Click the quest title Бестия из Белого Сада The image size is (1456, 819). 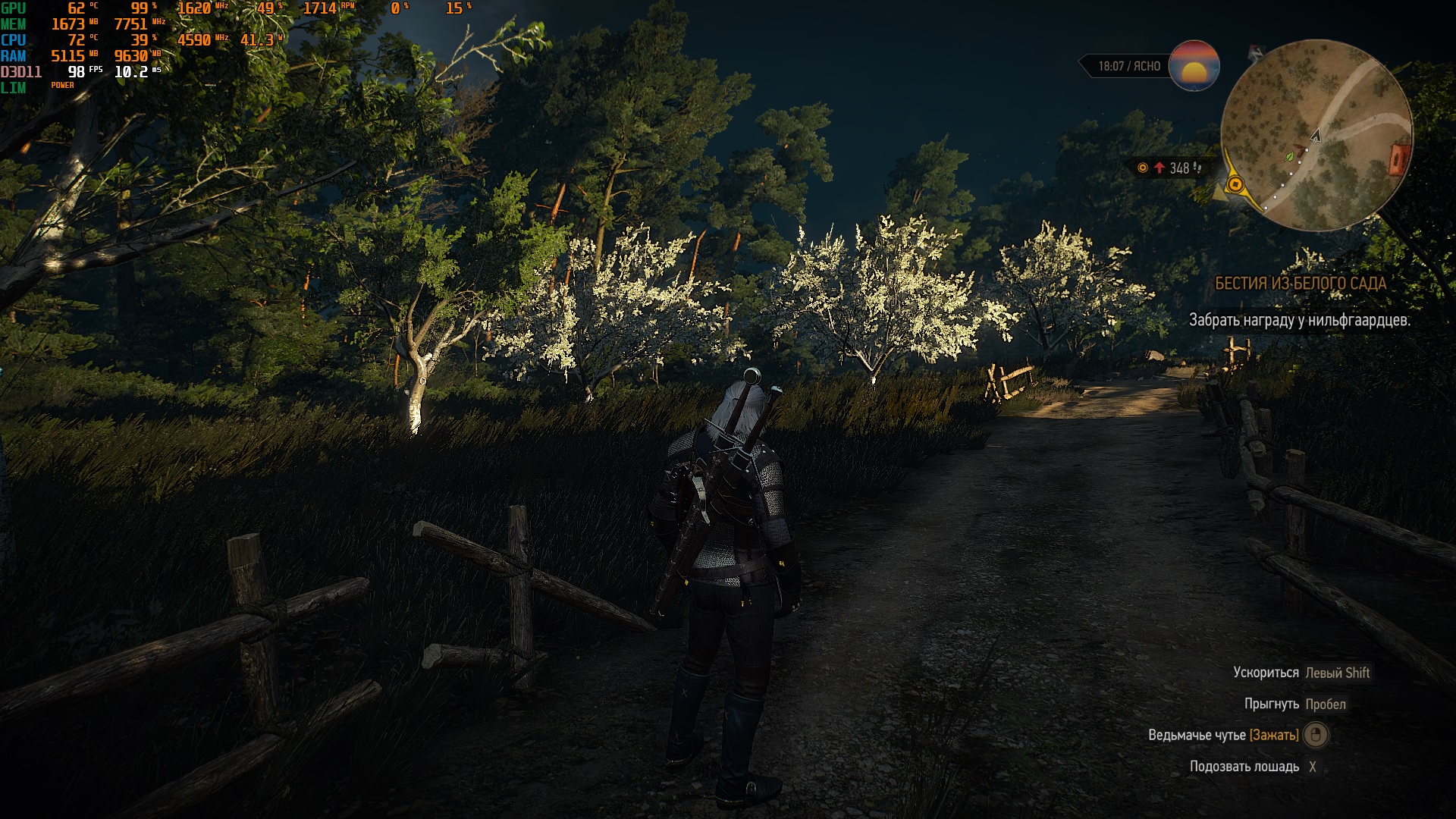pyautogui.click(x=1300, y=284)
